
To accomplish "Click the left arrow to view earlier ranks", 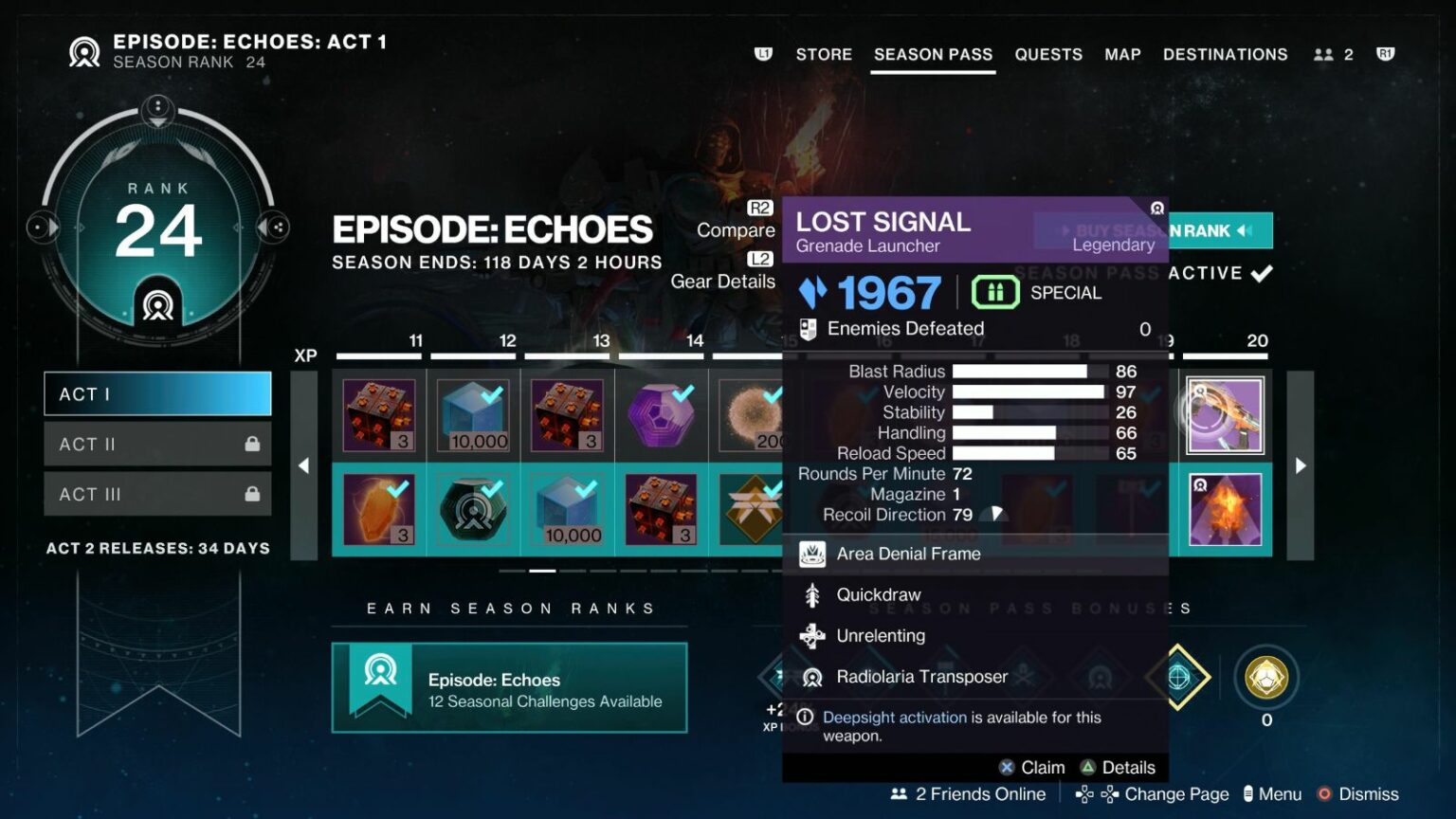I will click(303, 465).
